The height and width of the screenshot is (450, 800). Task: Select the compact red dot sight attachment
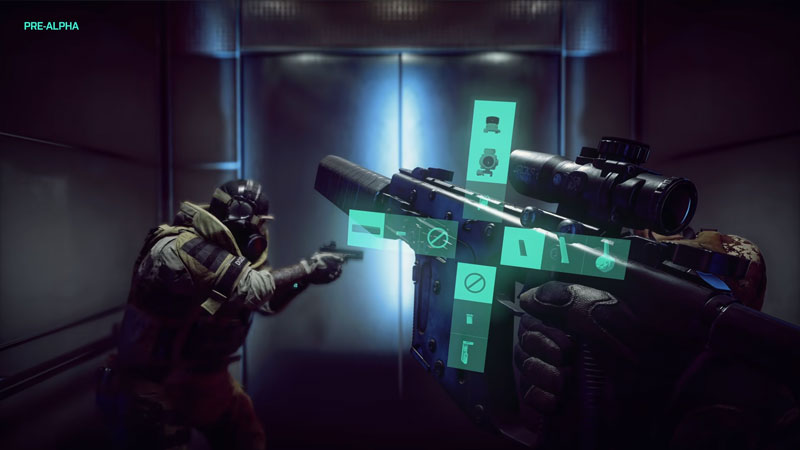point(490,123)
